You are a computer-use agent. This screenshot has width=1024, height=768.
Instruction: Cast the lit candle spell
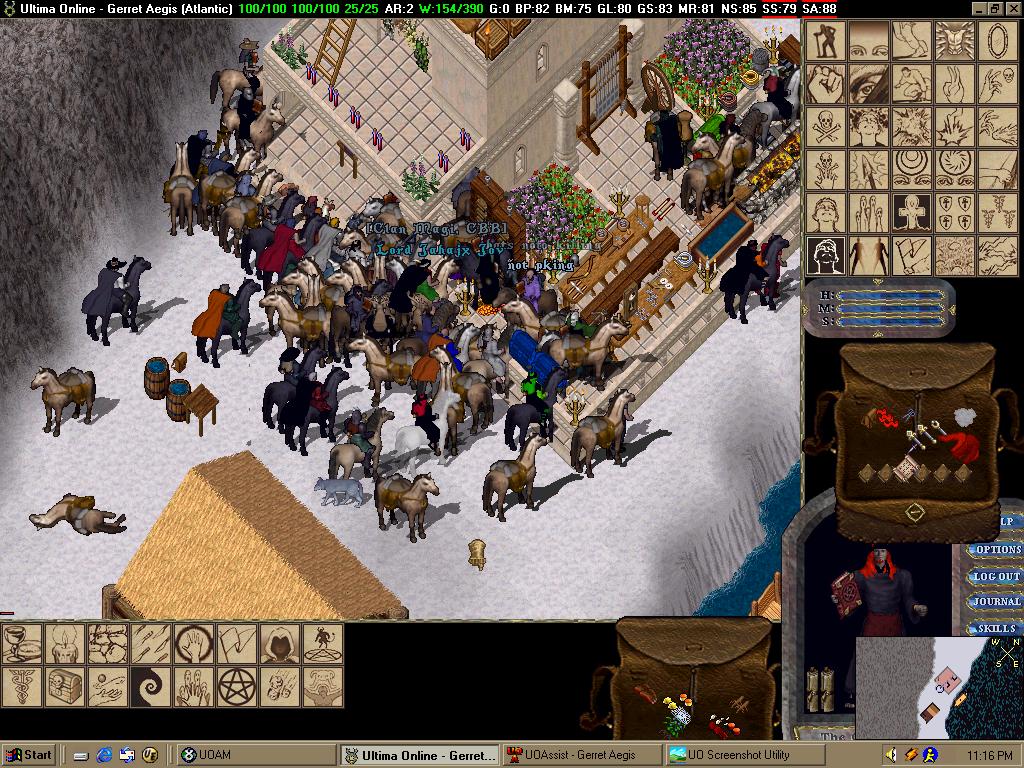64,643
